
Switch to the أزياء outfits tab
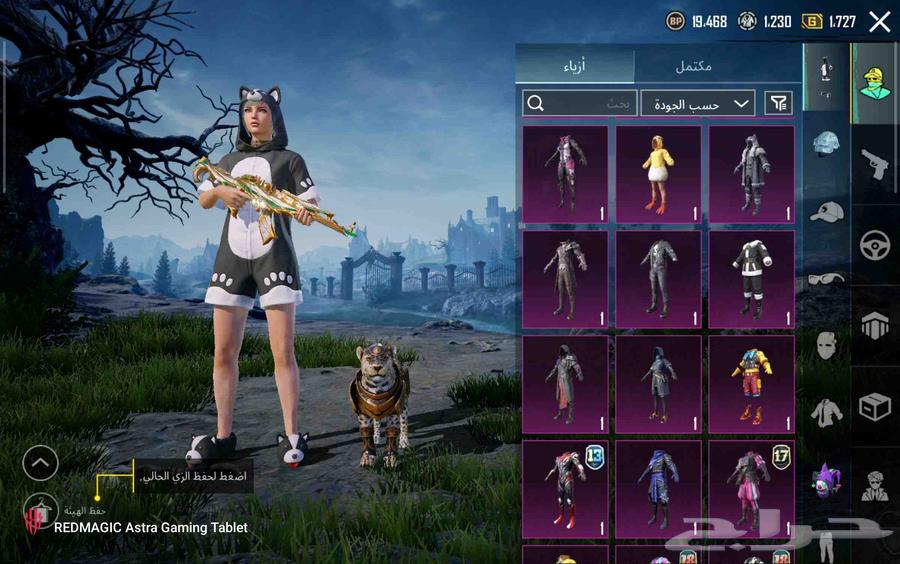coord(575,66)
